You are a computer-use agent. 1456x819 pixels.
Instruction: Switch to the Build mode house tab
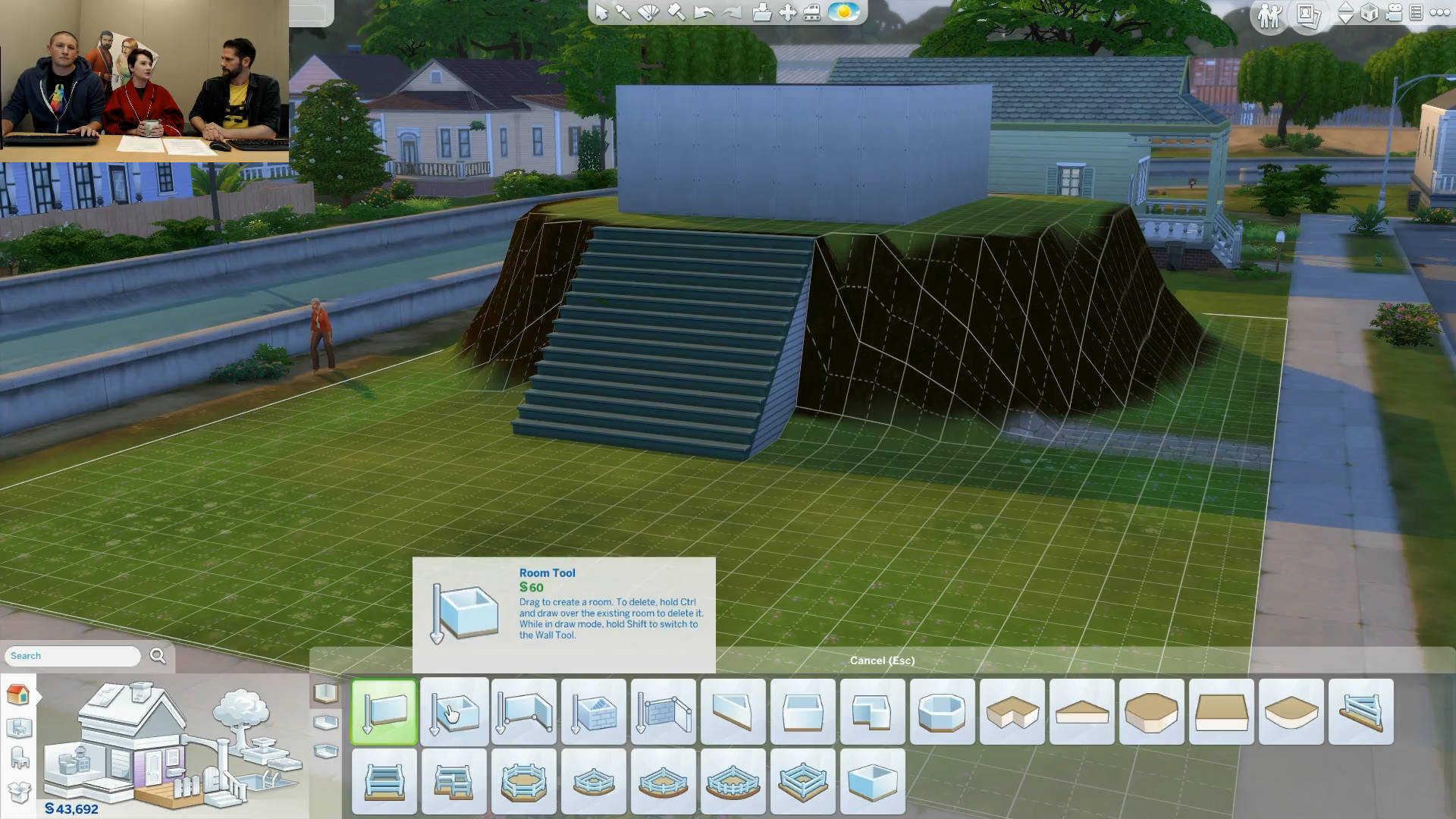(x=18, y=694)
